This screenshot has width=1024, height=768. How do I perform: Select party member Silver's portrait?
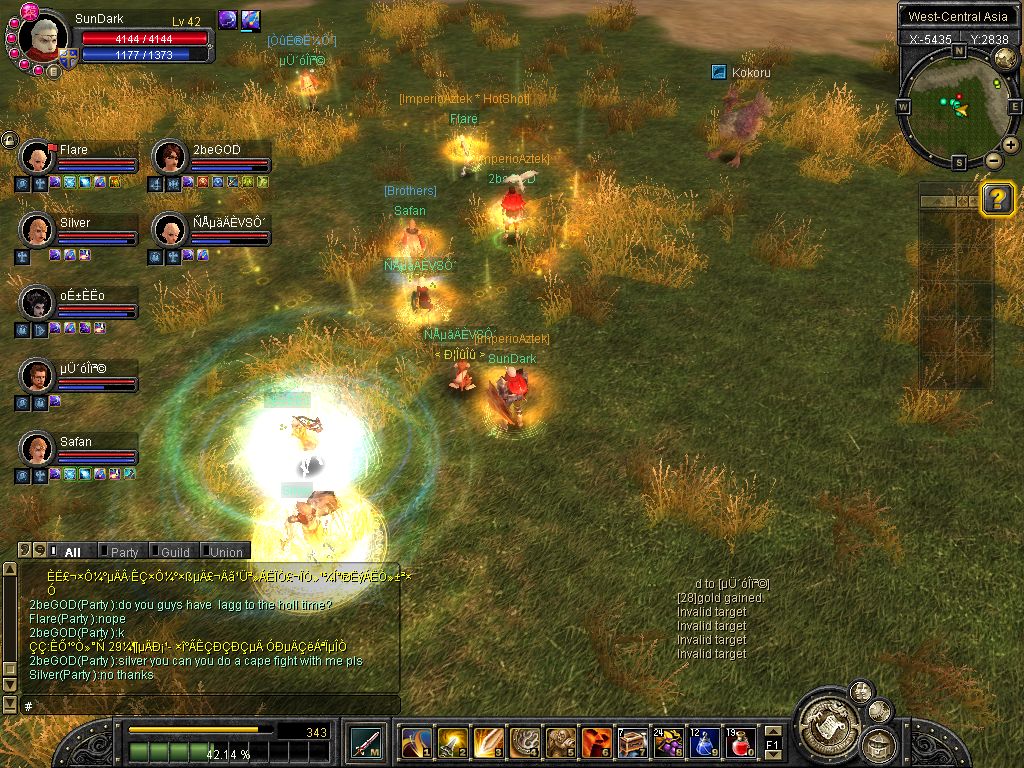(37, 230)
